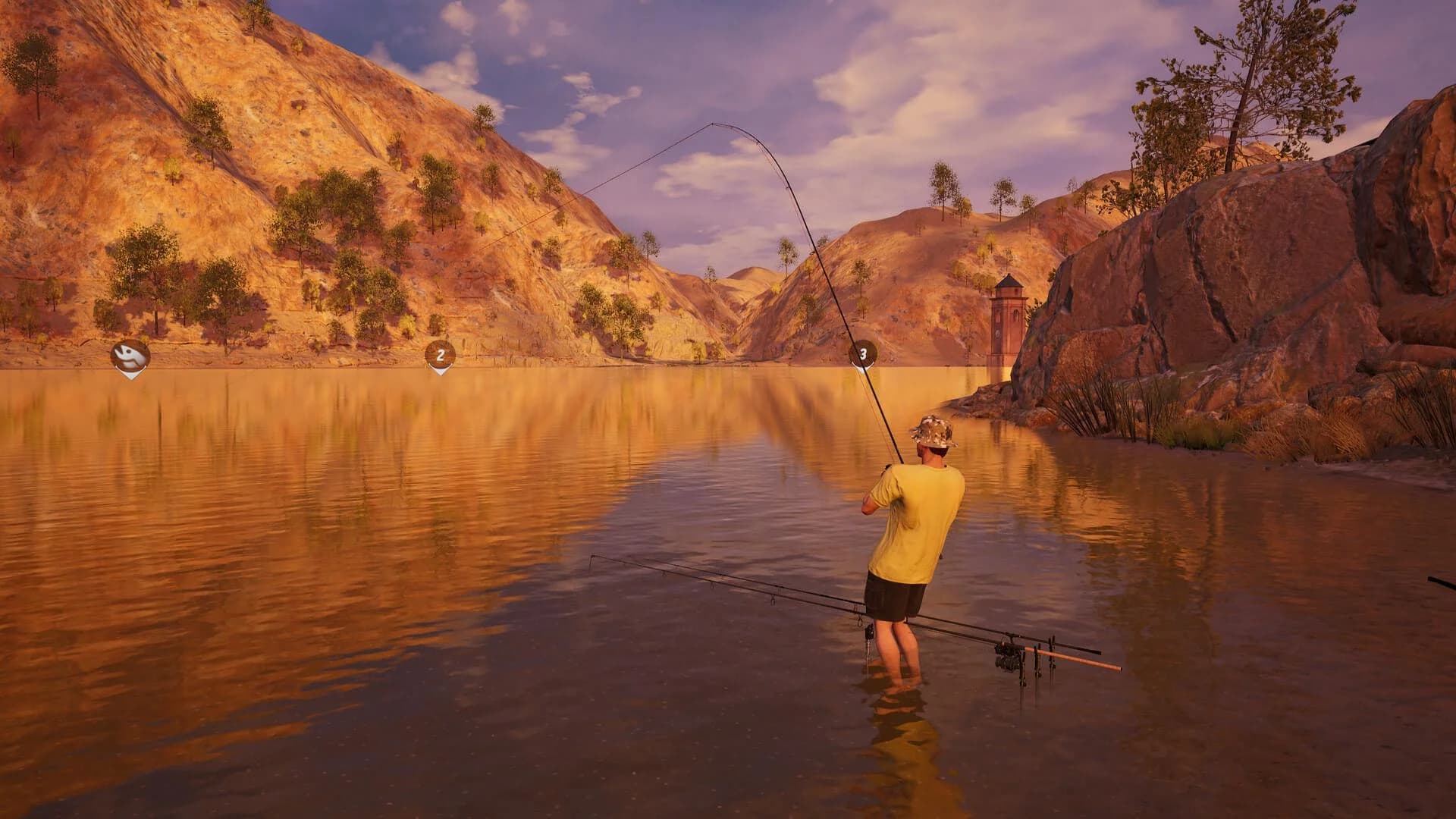Click the number 3 label on the marker
Image resolution: width=1456 pixels, height=819 pixels.
[862, 353]
